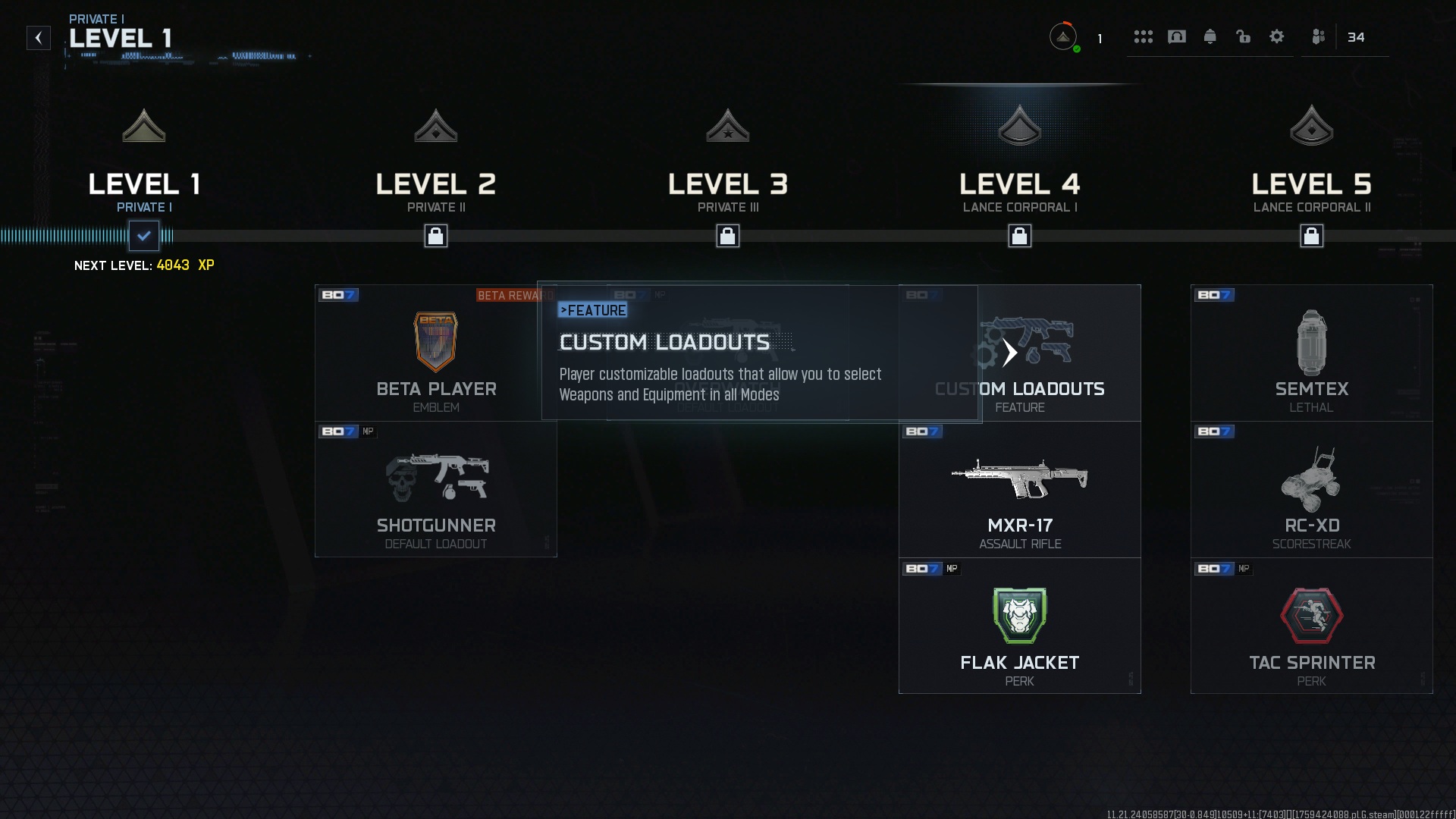View the MXR-17 assault rifle reward
Image resolution: width=1456 pixels, height=819 pixels.
[1020, 490]
